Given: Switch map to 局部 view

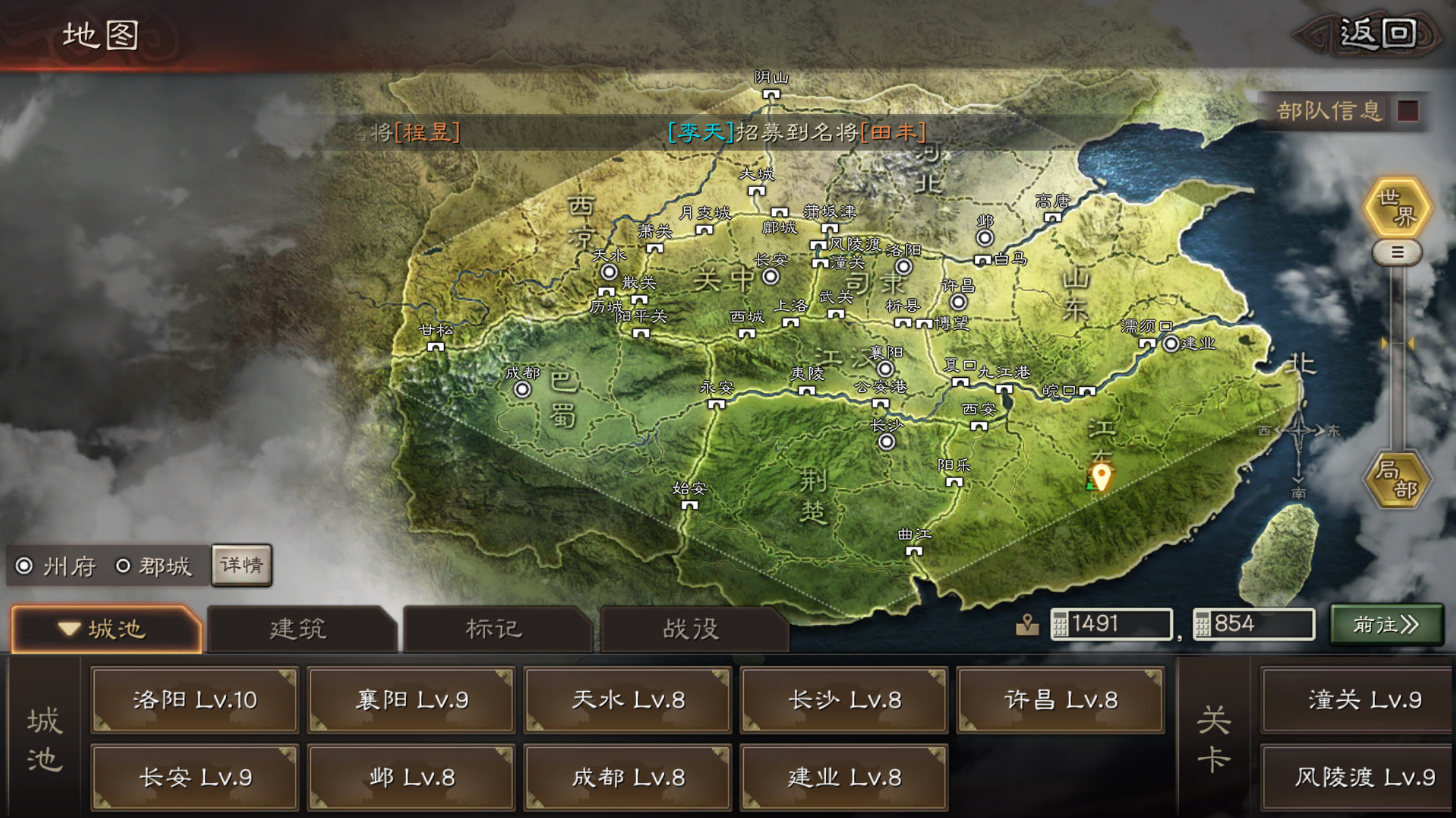Looking at the screenshot, I should pyautogui.click(x=1397, y=480).
